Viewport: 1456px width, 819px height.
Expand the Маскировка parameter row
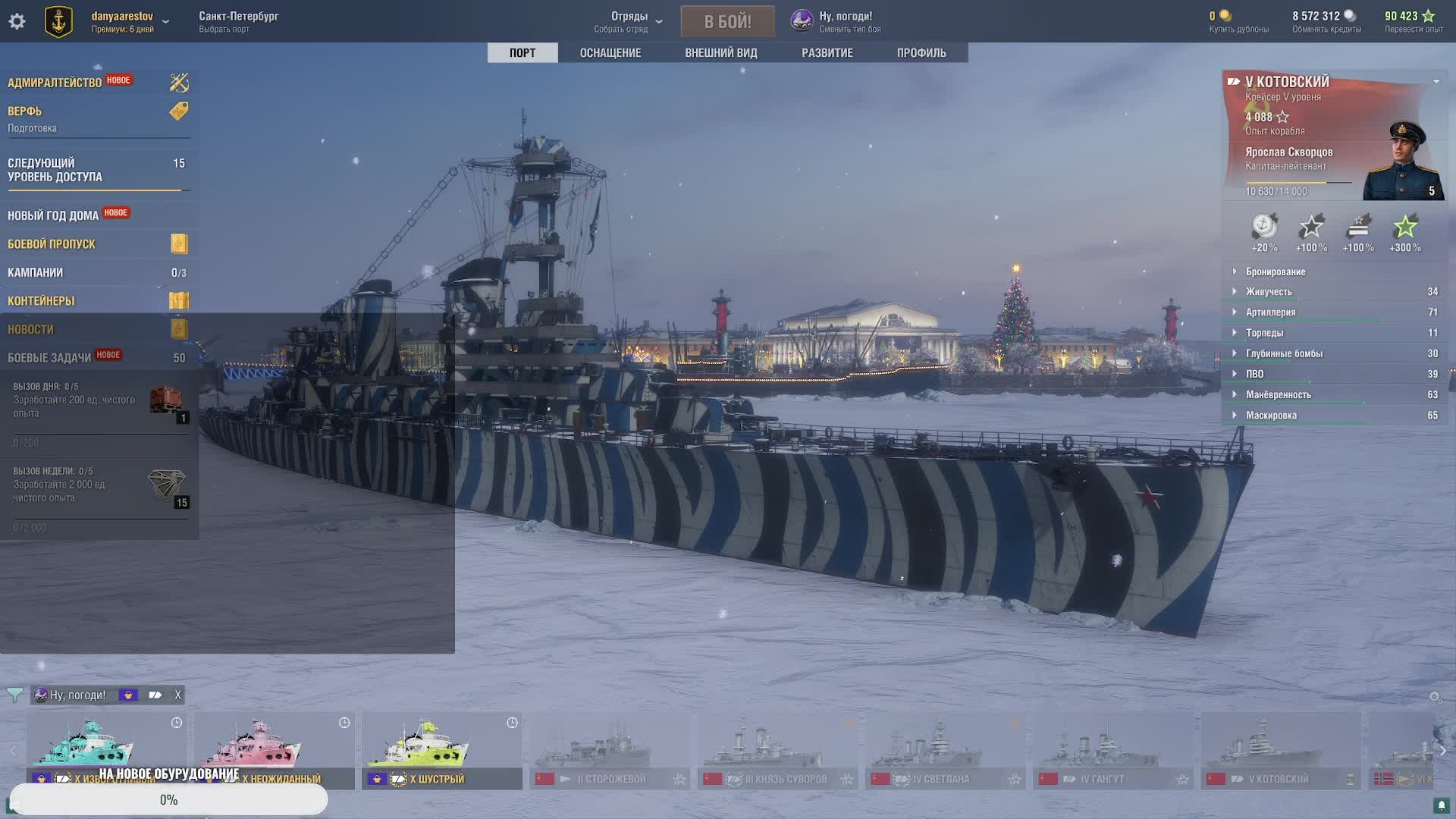pyautogui.click(x=1271, y=416)
